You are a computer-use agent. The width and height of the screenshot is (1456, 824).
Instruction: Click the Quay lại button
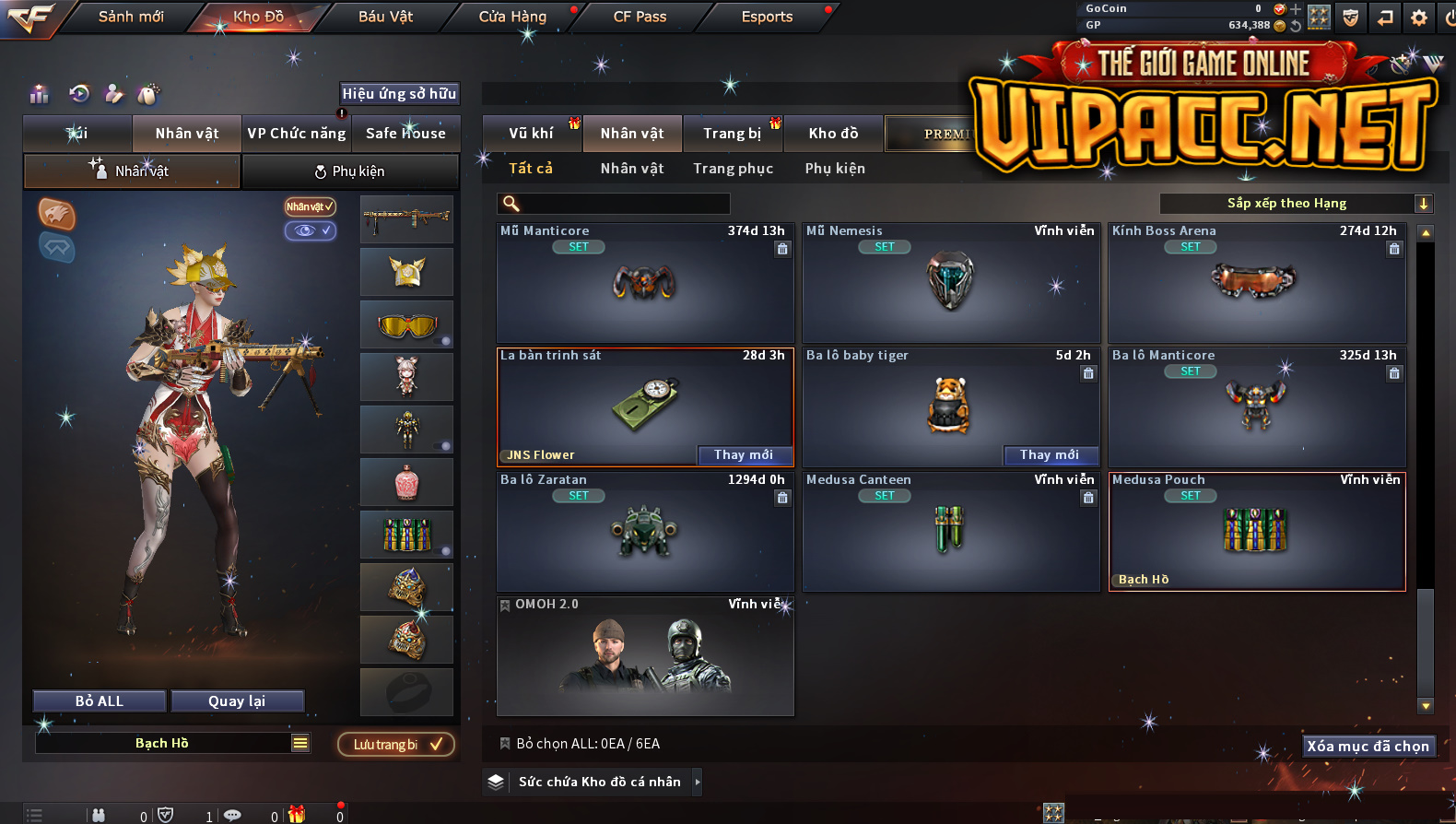click(x=237, y=701)
